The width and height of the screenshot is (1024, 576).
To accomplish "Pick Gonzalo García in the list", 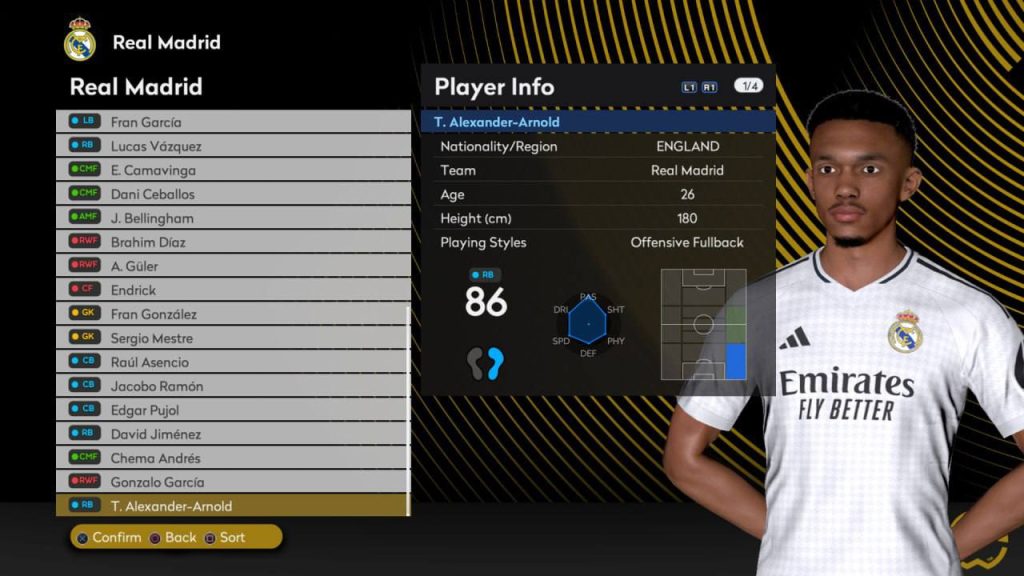I will (233, 482).
